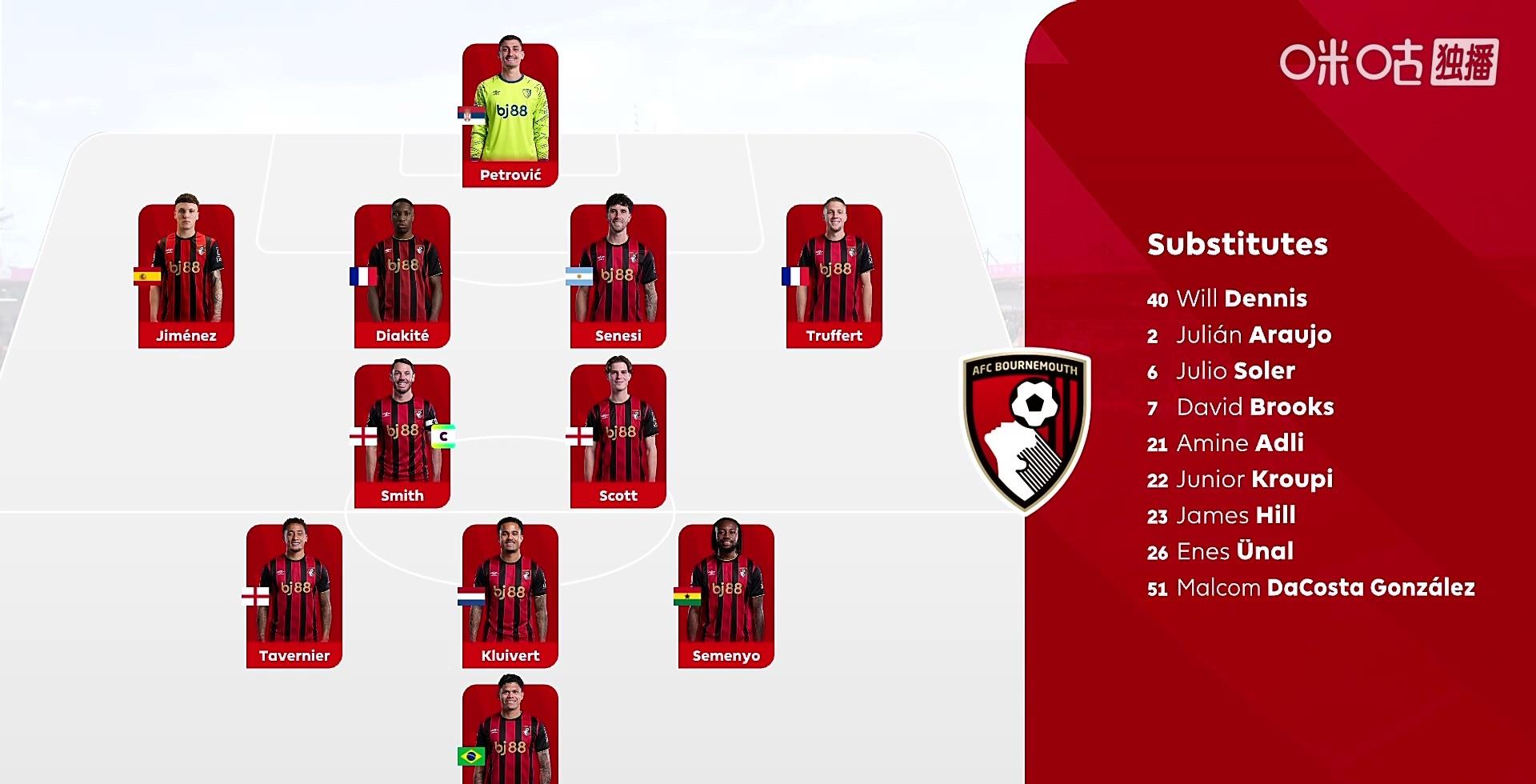Screen dimensions: 1536x784
Task: Choose captain Smith's player card
Action: click(x=402, y=436)
